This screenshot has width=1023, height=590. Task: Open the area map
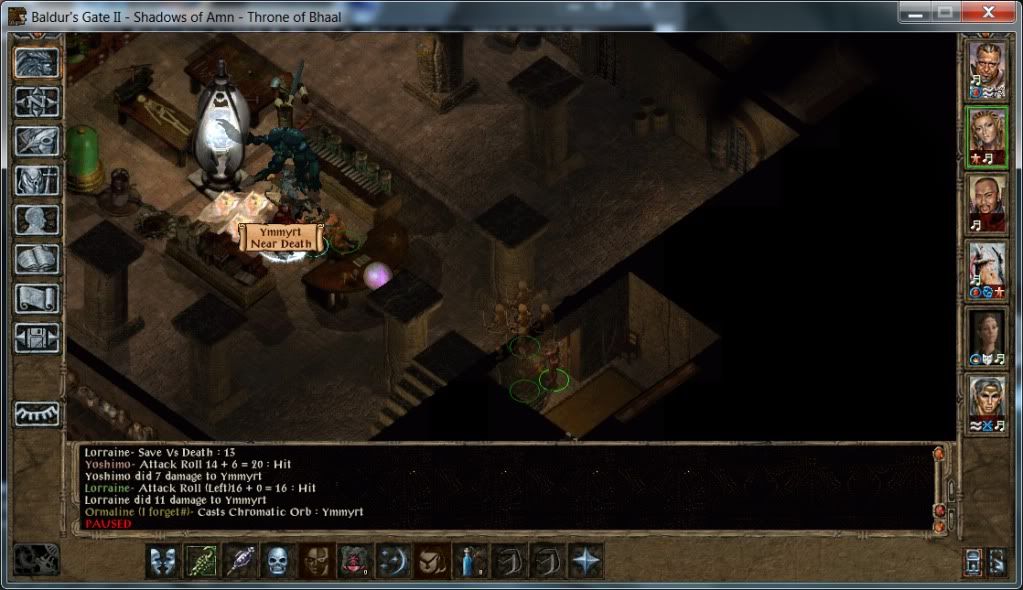tap(37, 101)
